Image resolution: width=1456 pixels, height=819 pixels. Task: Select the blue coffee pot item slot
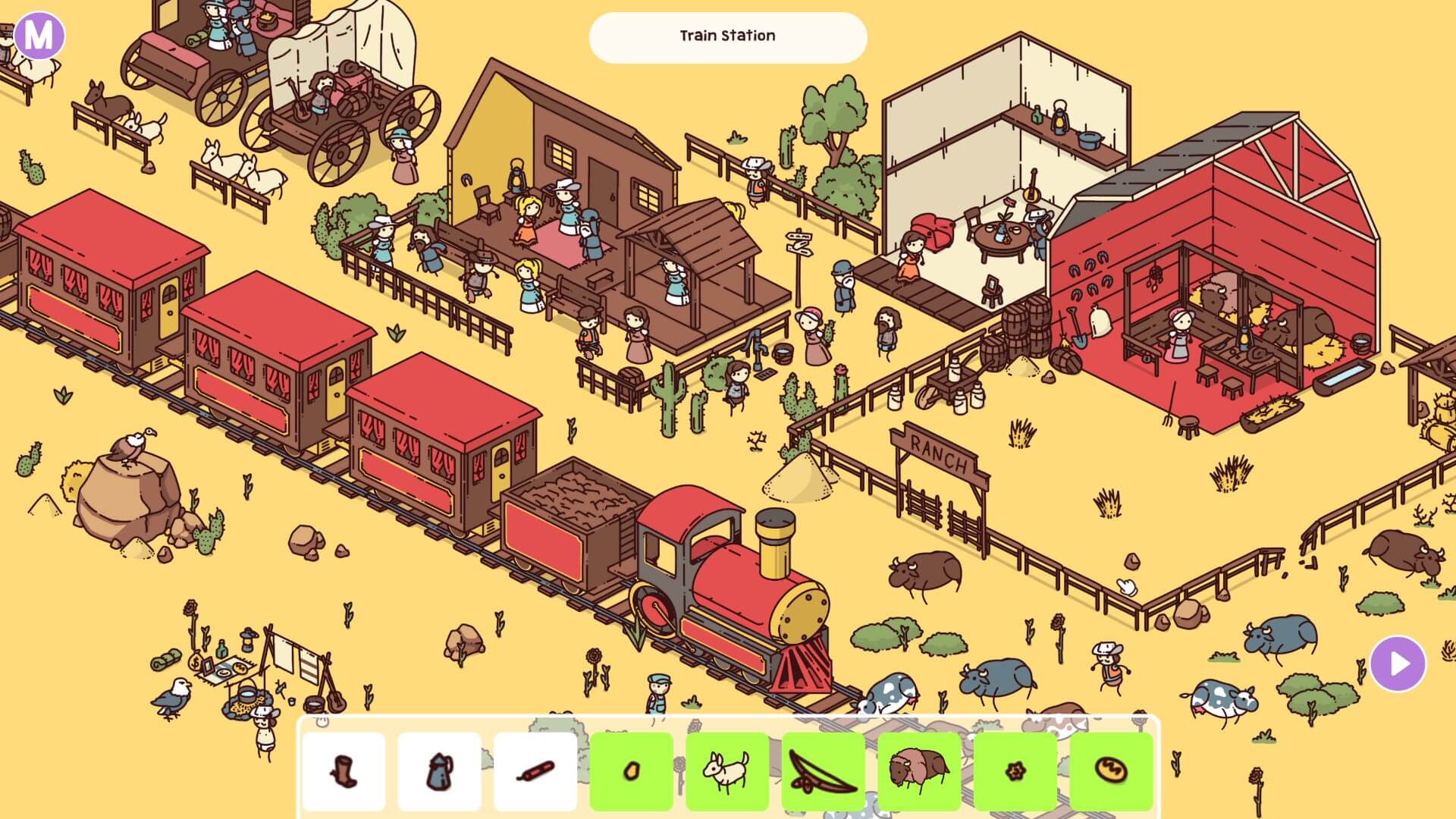[x=439, y=771]
